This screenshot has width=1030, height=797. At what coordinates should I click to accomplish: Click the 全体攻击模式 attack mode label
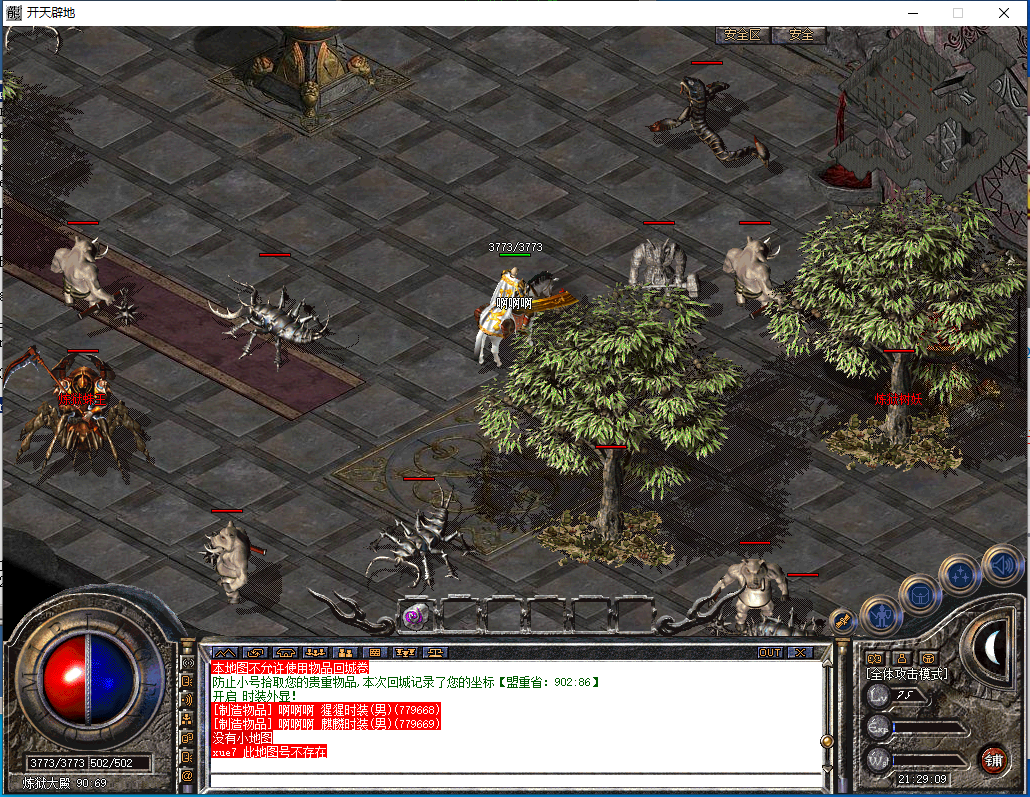click(906, 674)
